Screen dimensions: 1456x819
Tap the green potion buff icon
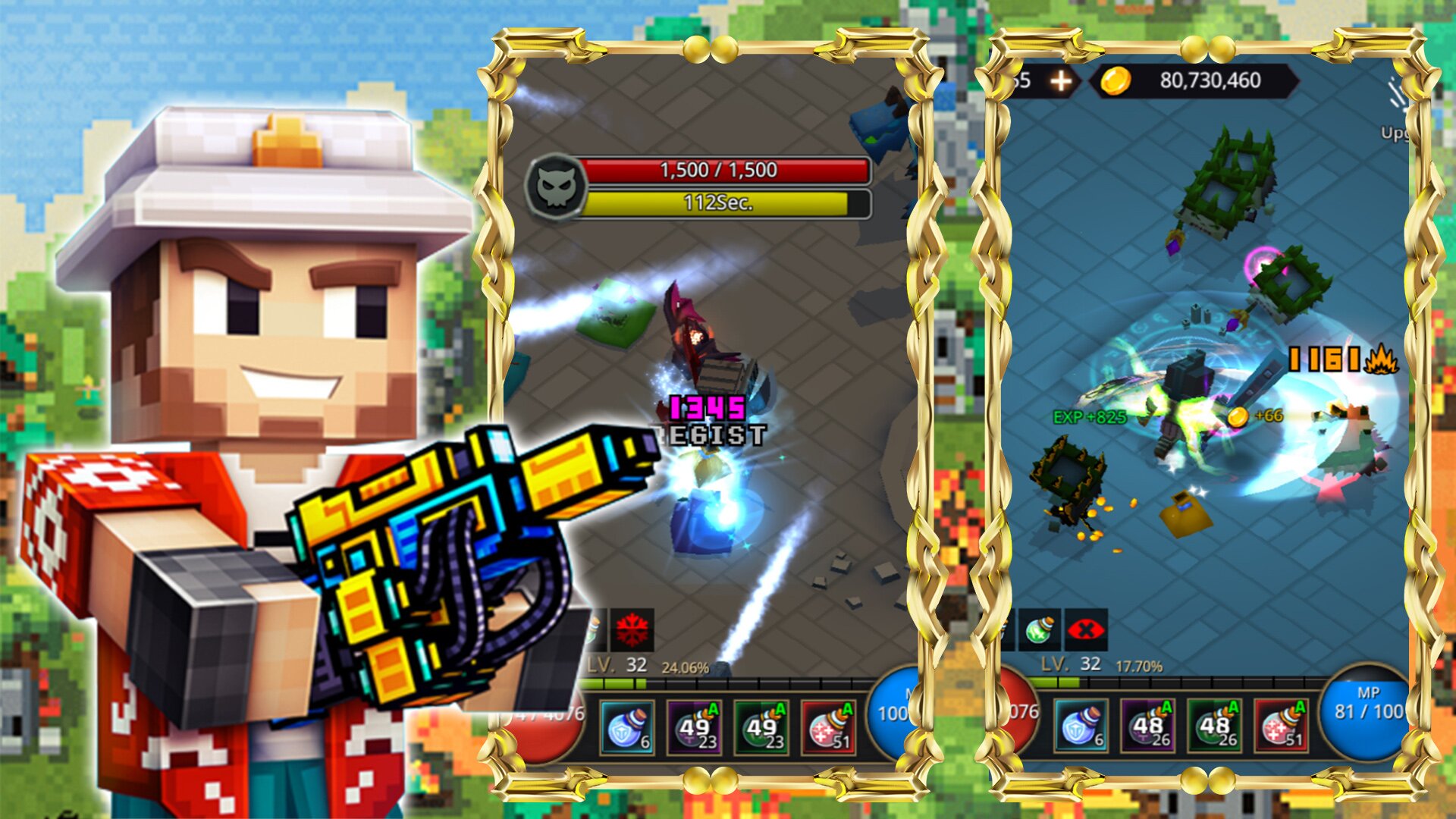point(1039,629)
